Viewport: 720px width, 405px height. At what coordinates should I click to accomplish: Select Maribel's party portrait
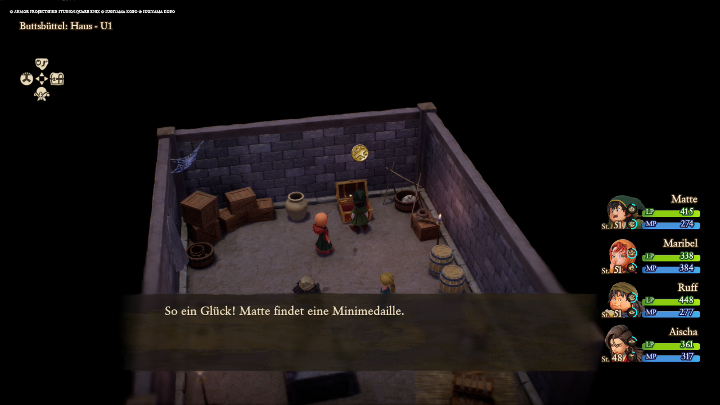(623, 256)
